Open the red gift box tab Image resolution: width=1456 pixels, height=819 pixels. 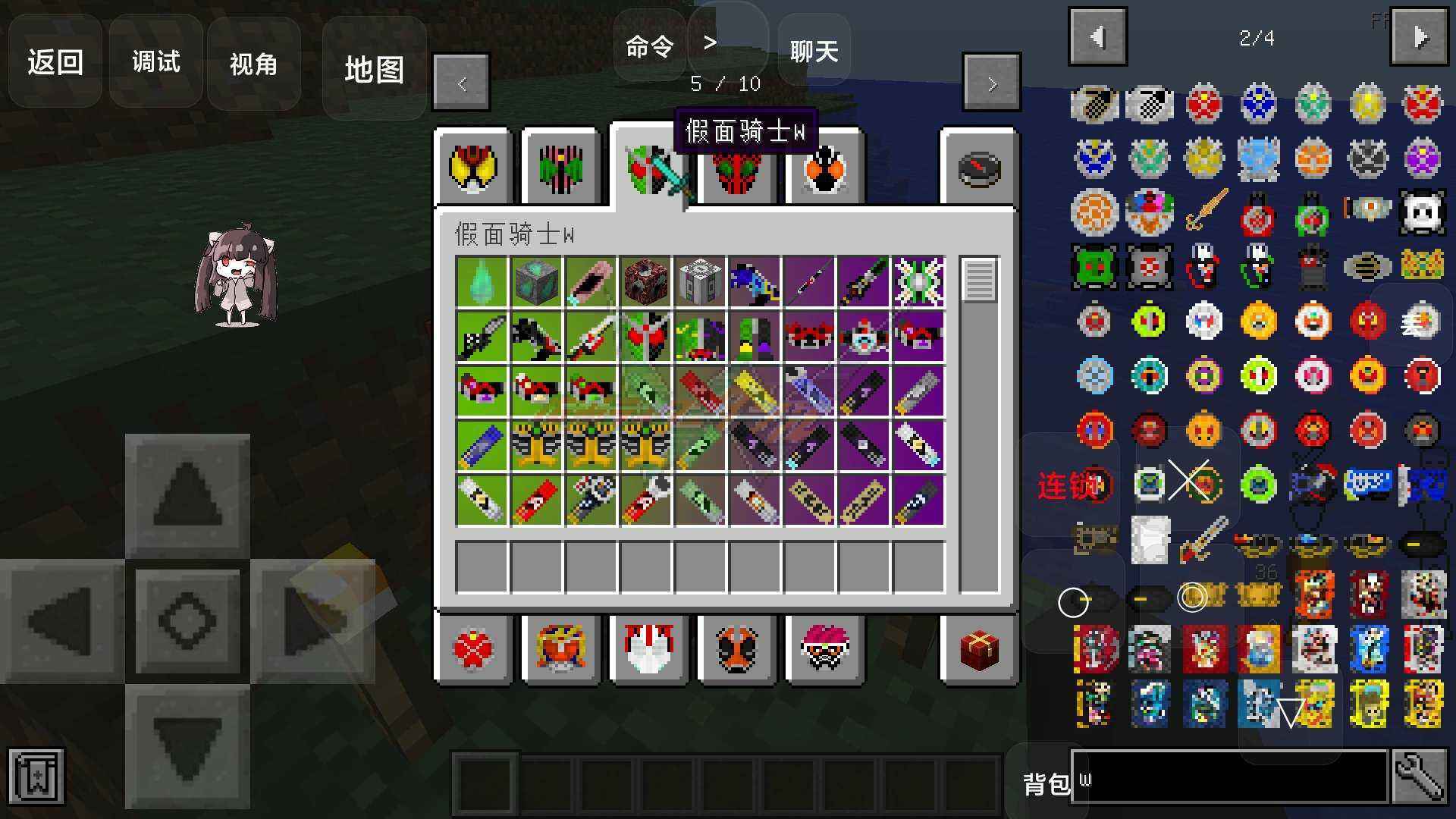977,650
